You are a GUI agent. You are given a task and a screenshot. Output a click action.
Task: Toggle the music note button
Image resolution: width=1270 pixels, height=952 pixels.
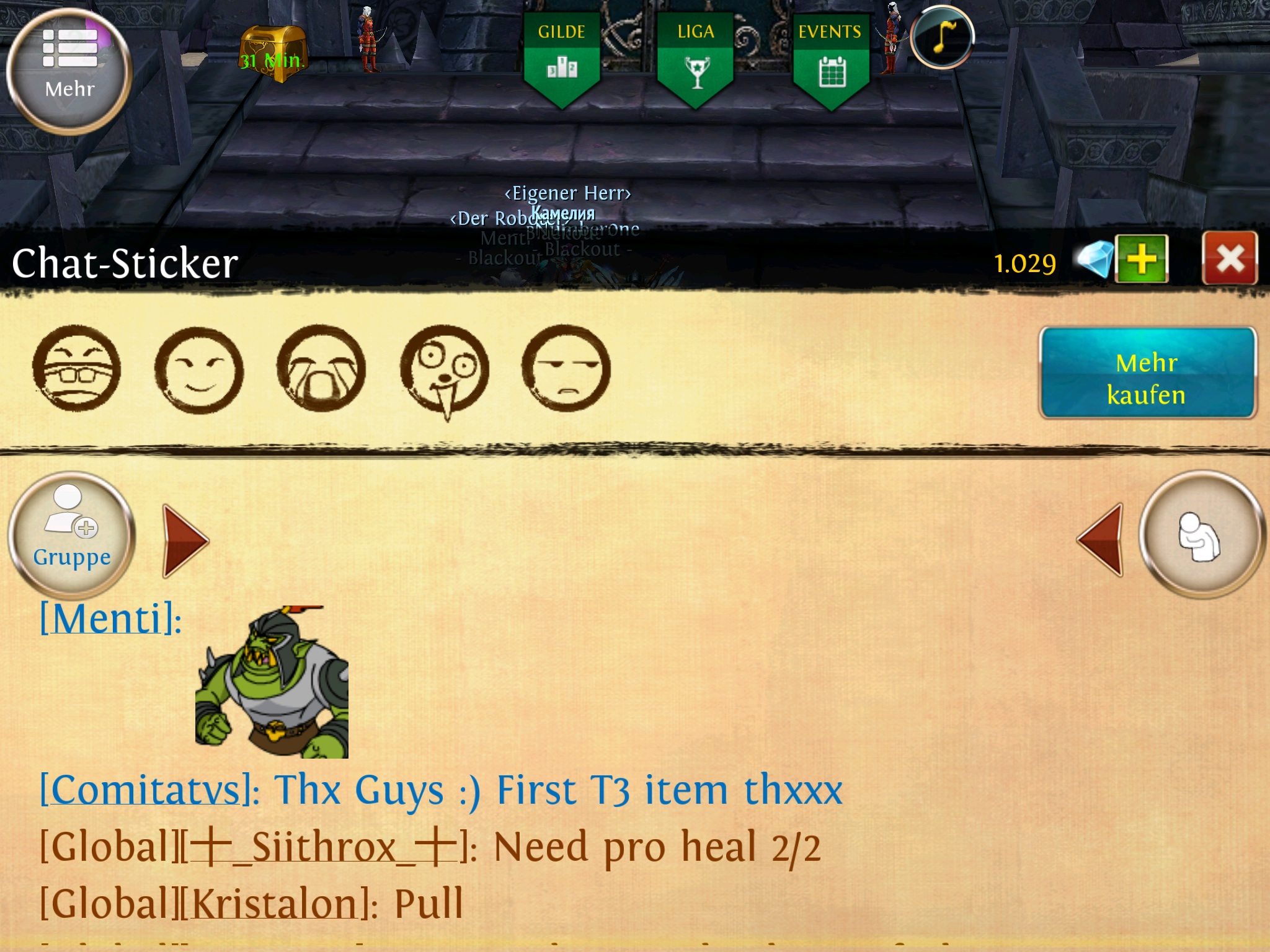click(x=943, y=37)
